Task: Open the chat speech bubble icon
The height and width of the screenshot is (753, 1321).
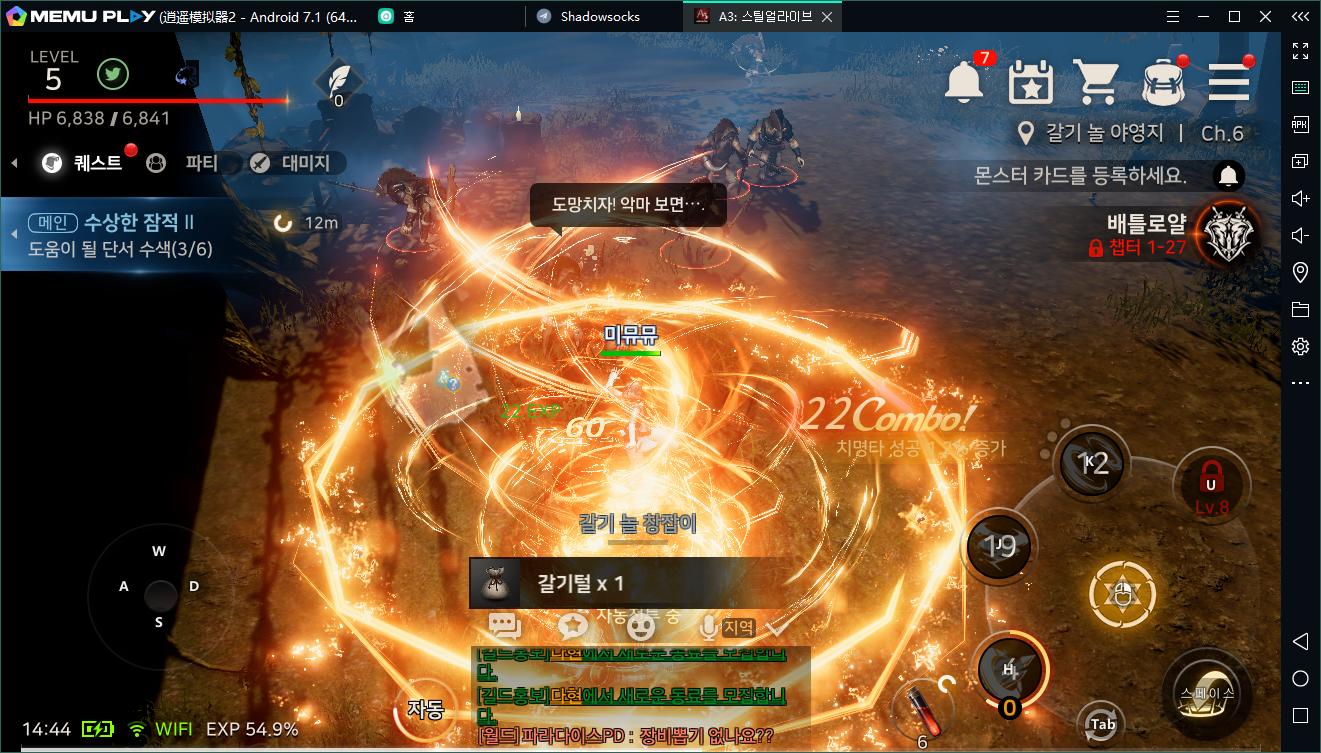Action: pyautogui.click(x=505, y=626)
